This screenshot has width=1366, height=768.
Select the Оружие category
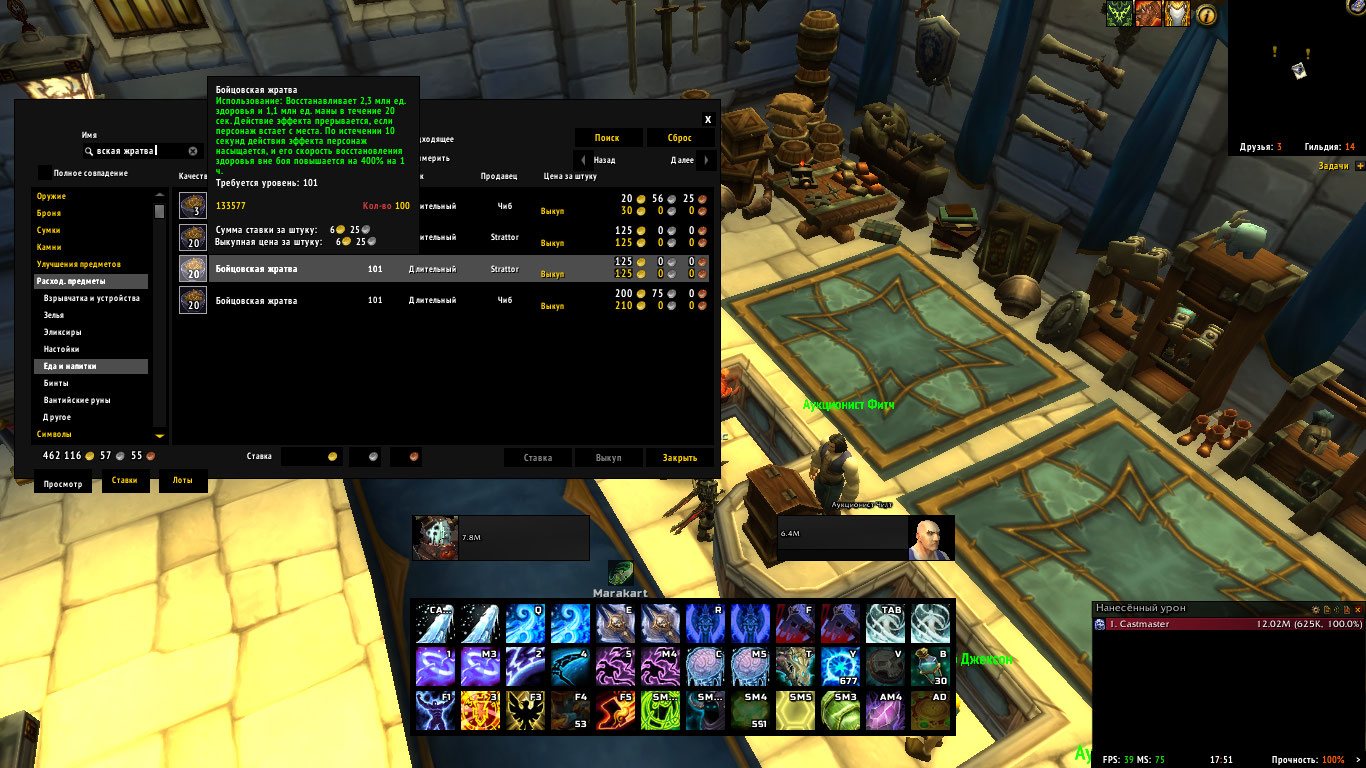(x=52, y=196)
